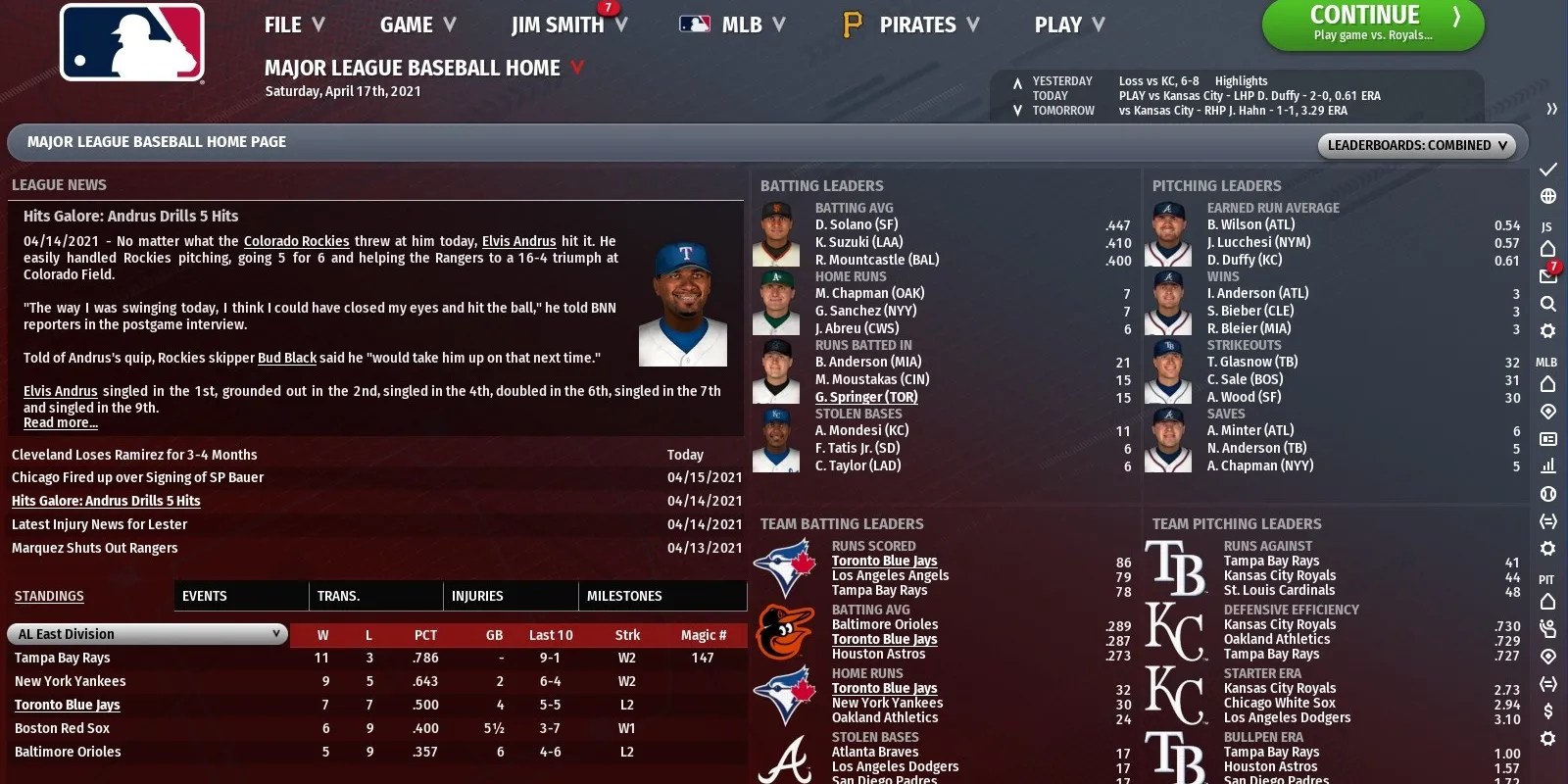Open the MLB home icon in the sidebar
The image size is (1568, 784).
(x=1549, y=384)
